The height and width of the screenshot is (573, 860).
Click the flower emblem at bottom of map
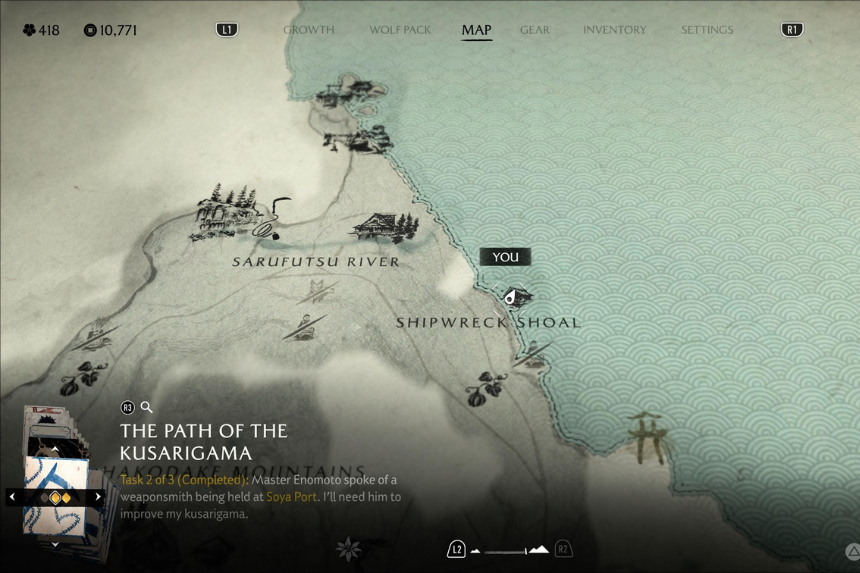[348, 548]
